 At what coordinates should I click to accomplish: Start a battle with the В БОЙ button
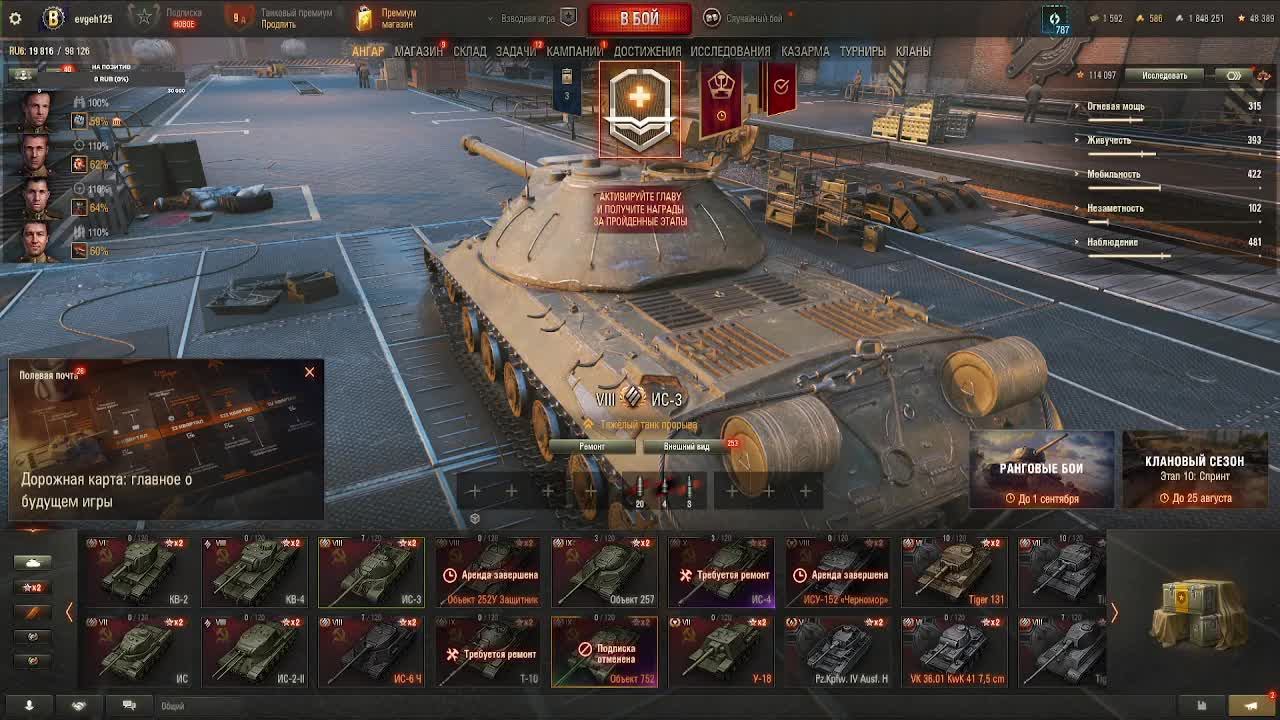pyautogui.click(x=639, y=19)
